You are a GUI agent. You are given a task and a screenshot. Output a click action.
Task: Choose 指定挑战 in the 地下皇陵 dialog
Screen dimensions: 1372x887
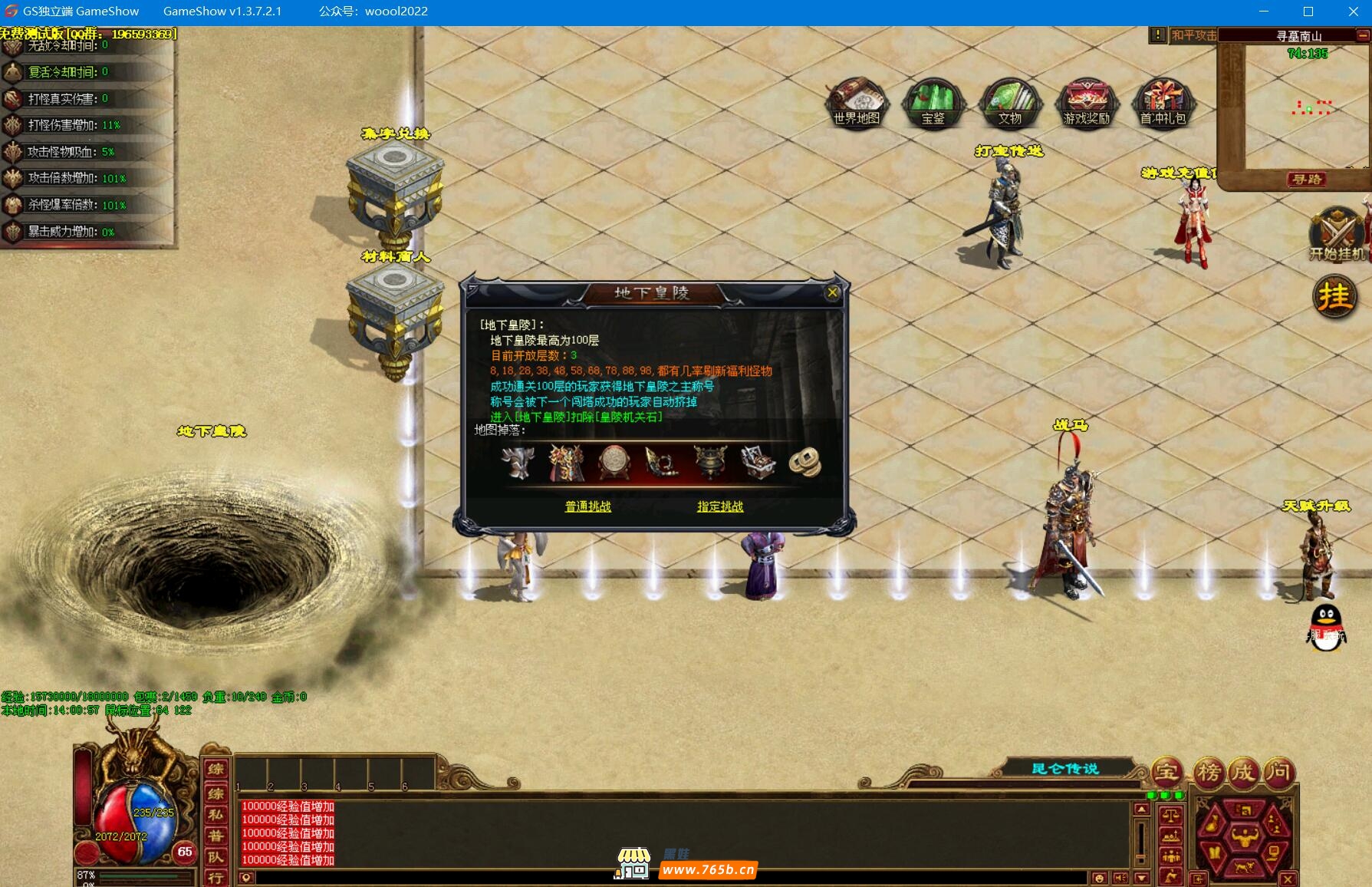719,506
